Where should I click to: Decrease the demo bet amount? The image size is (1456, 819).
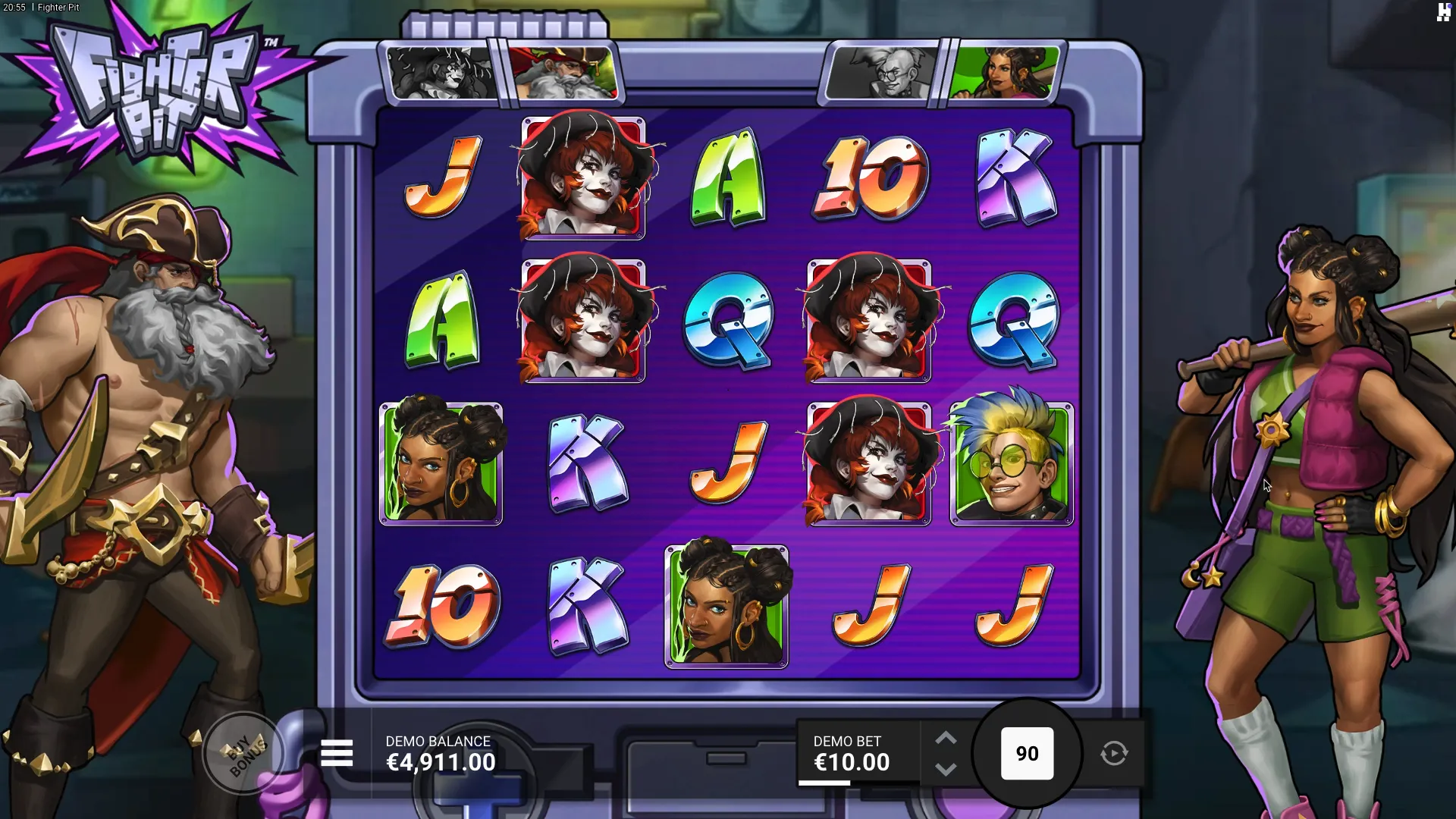(x=946, y=769)
